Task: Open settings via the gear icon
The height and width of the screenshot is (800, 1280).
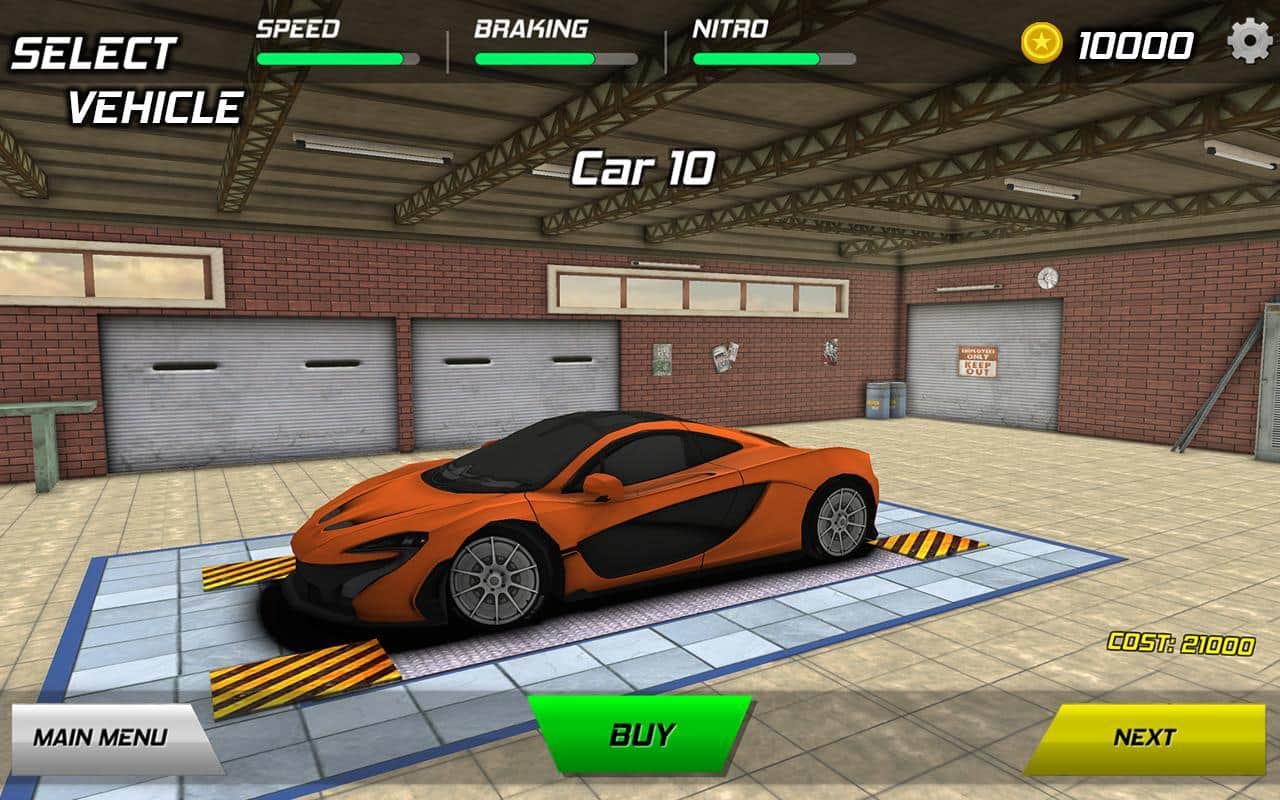Action: point(1249,42)
